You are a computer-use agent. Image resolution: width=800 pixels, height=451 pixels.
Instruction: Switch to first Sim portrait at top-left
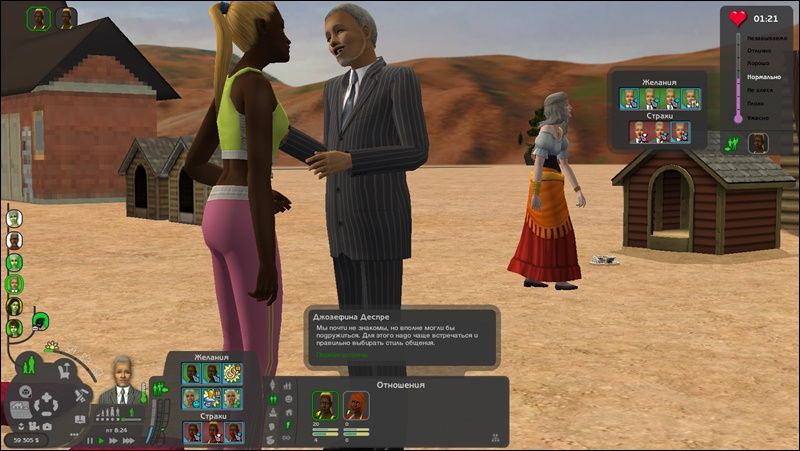38,18
